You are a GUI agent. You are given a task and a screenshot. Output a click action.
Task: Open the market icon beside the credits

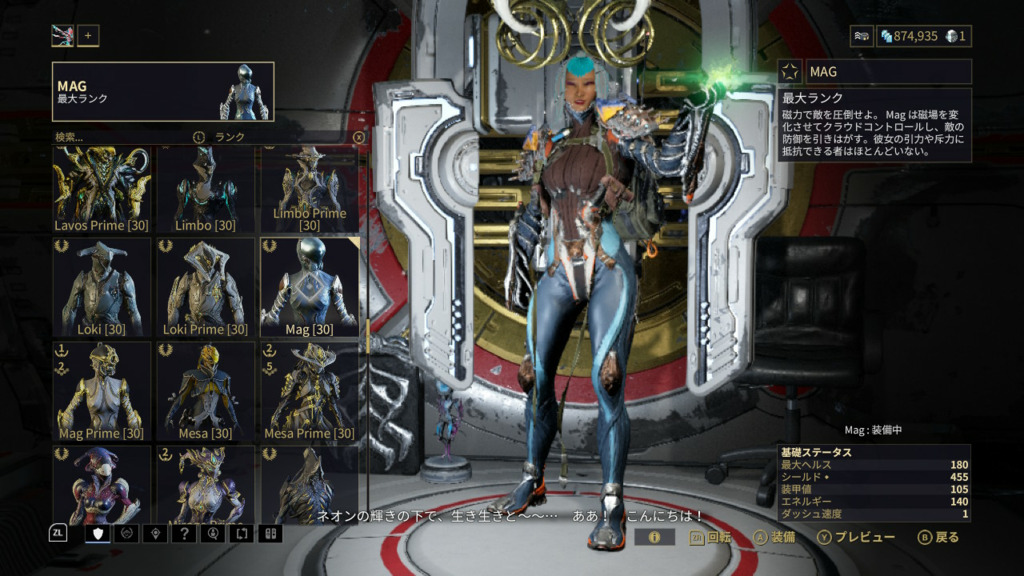862,36
